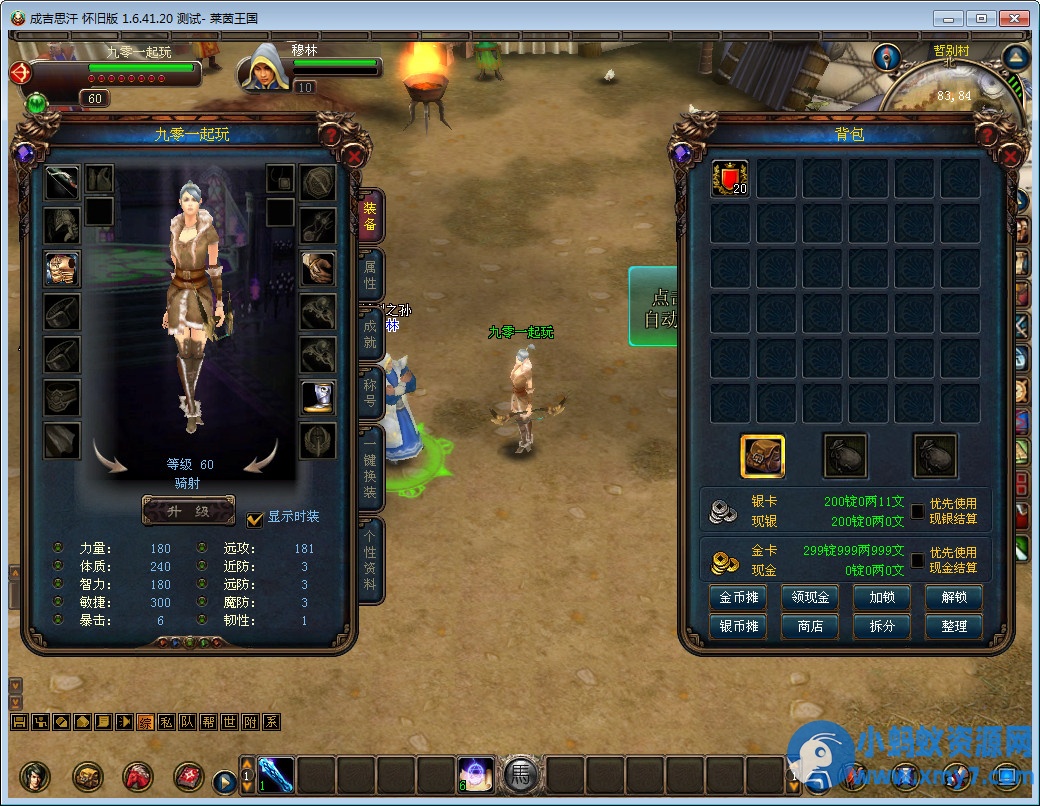Click the 领现金 claim cash button
This screenshot has width=1040, height=806.
(x=810, y=598)
